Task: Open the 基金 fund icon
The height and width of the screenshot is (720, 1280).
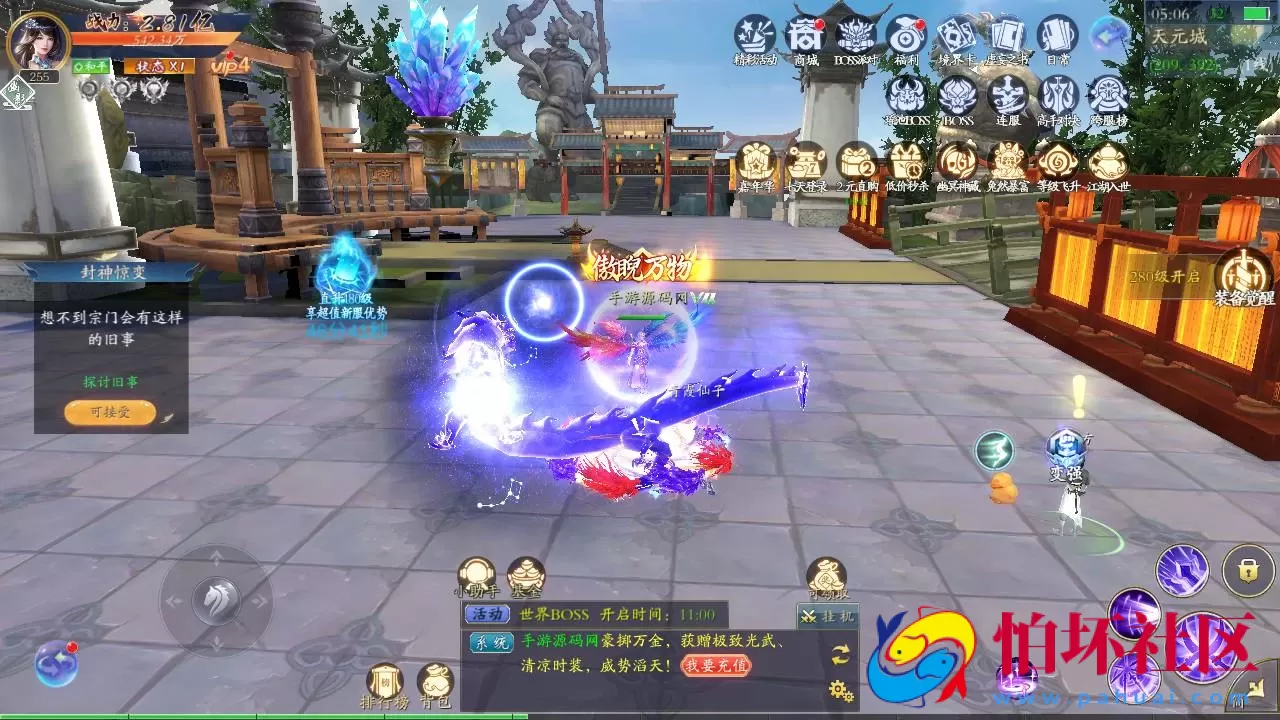Action: click(x=526, y=576)
